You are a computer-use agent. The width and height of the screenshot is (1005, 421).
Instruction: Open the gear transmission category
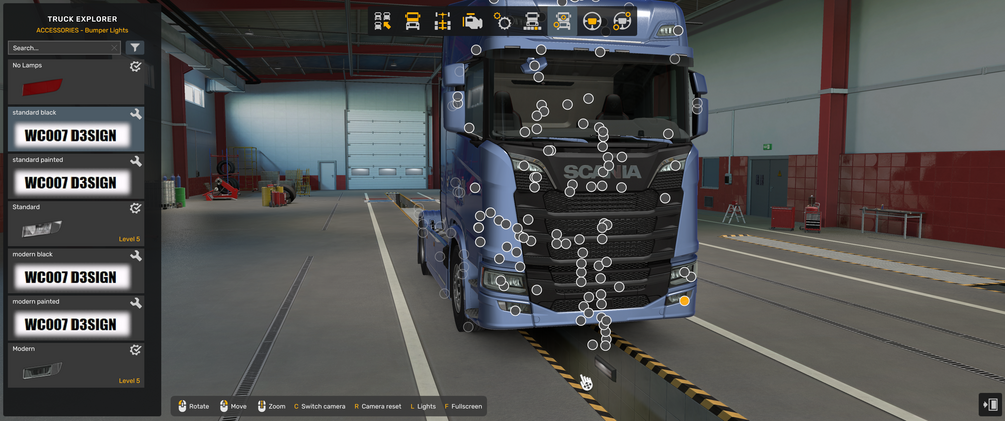tap(503, 21)
